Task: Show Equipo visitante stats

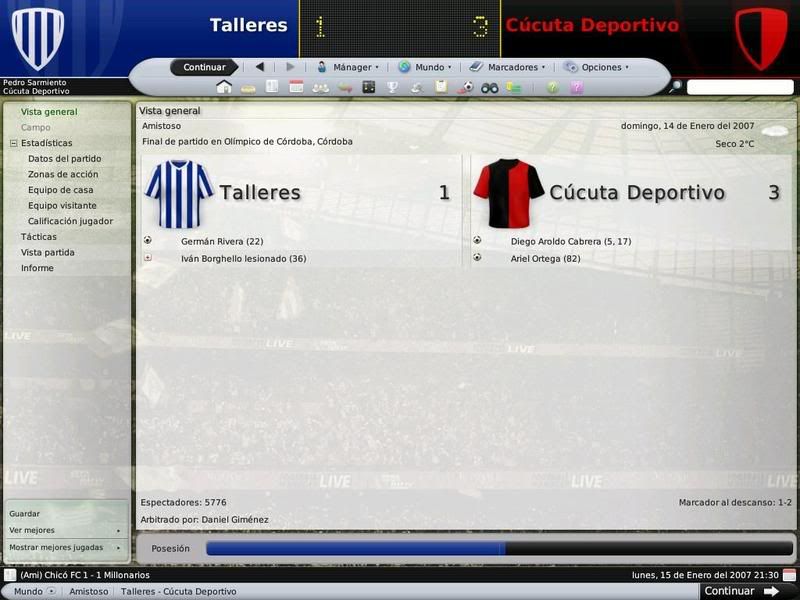Action: pos(62,205)
